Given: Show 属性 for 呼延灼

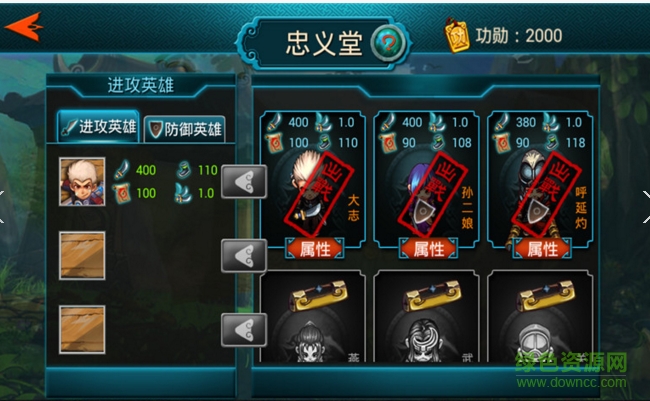Looking at the screenshot, I should tap(542, 249).
